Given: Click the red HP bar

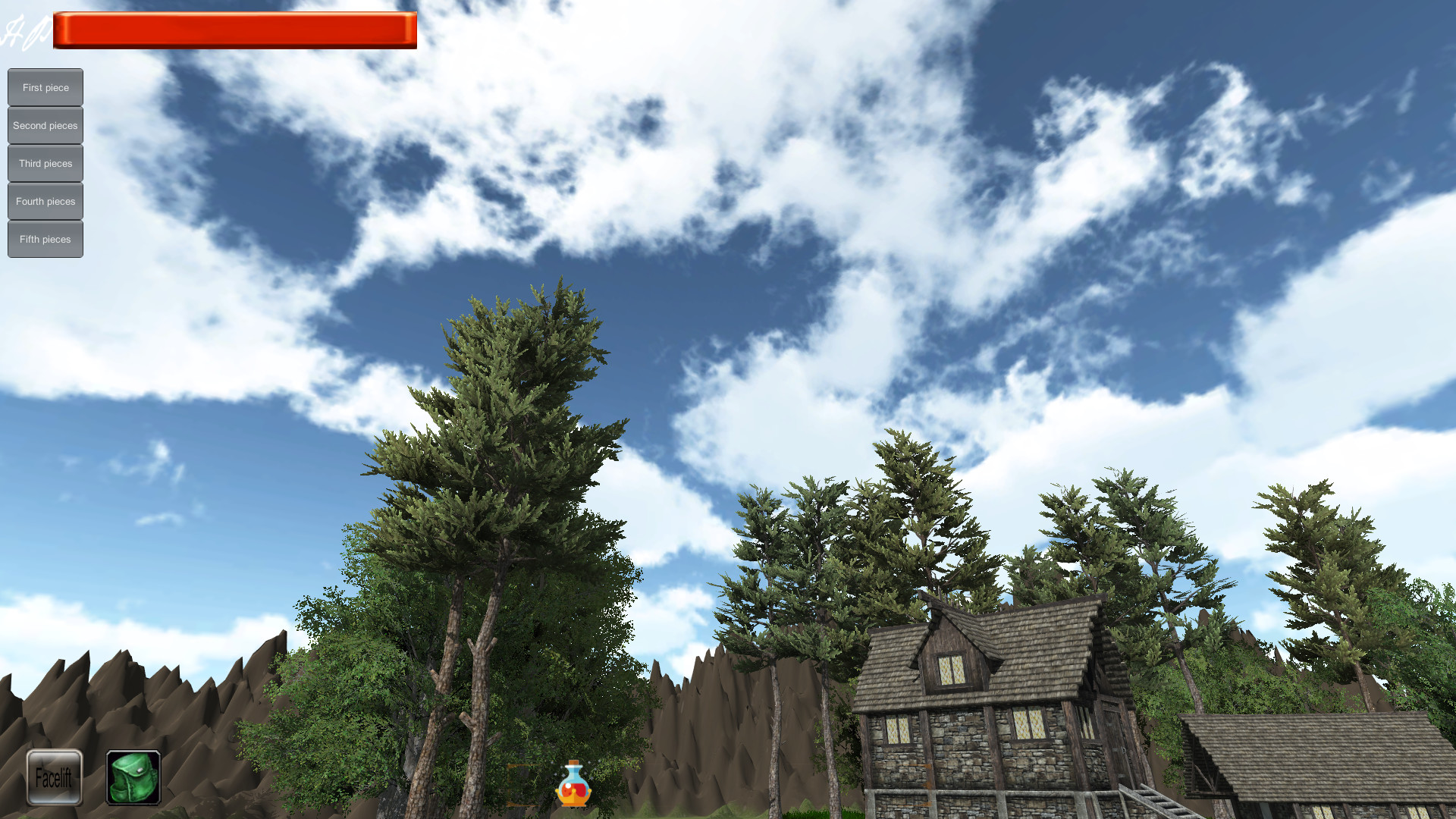Looking at the screenshot, I should (234, 29).
